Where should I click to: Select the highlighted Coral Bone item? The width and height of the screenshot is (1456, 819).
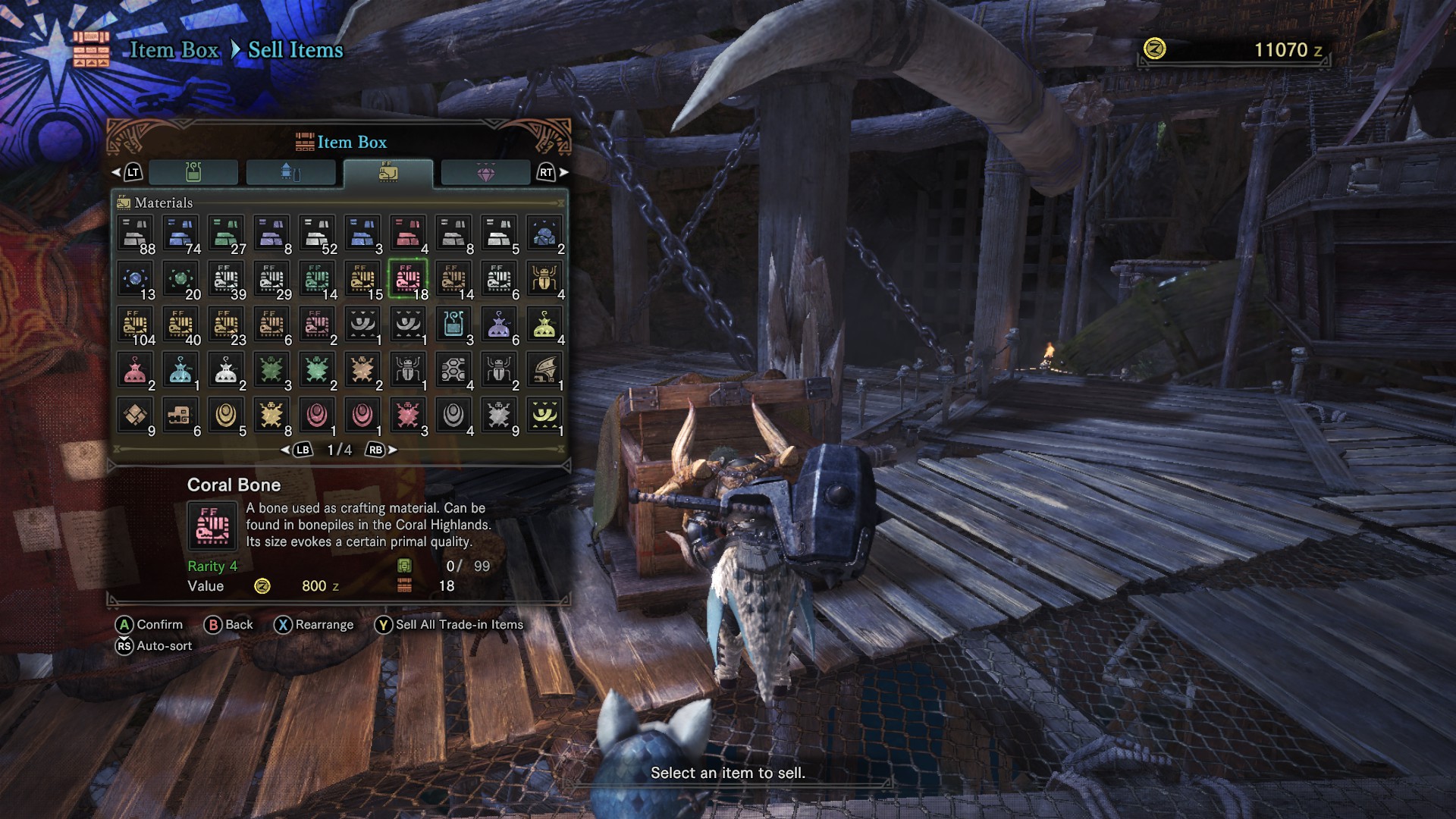coord(408,279)
